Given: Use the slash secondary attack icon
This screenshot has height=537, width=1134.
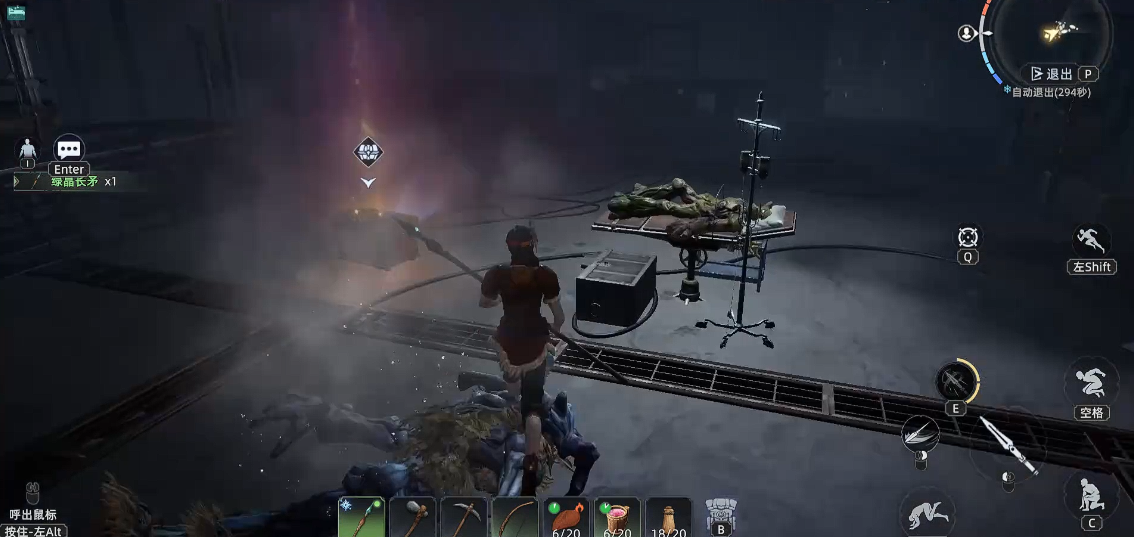Looking at the screenshot, I should tap(918, 433).
